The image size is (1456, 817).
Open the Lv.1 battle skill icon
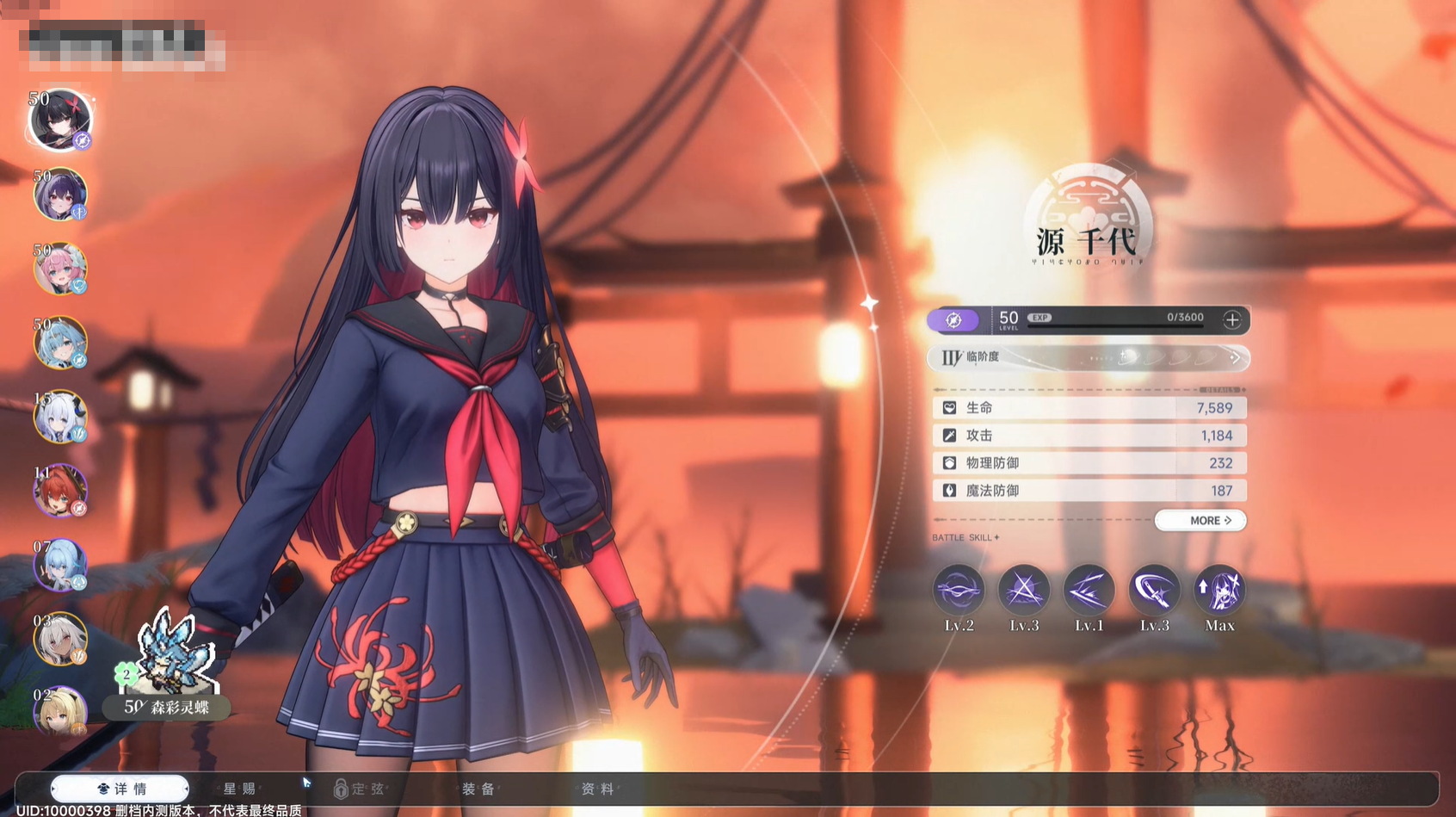pos(1089,591)
